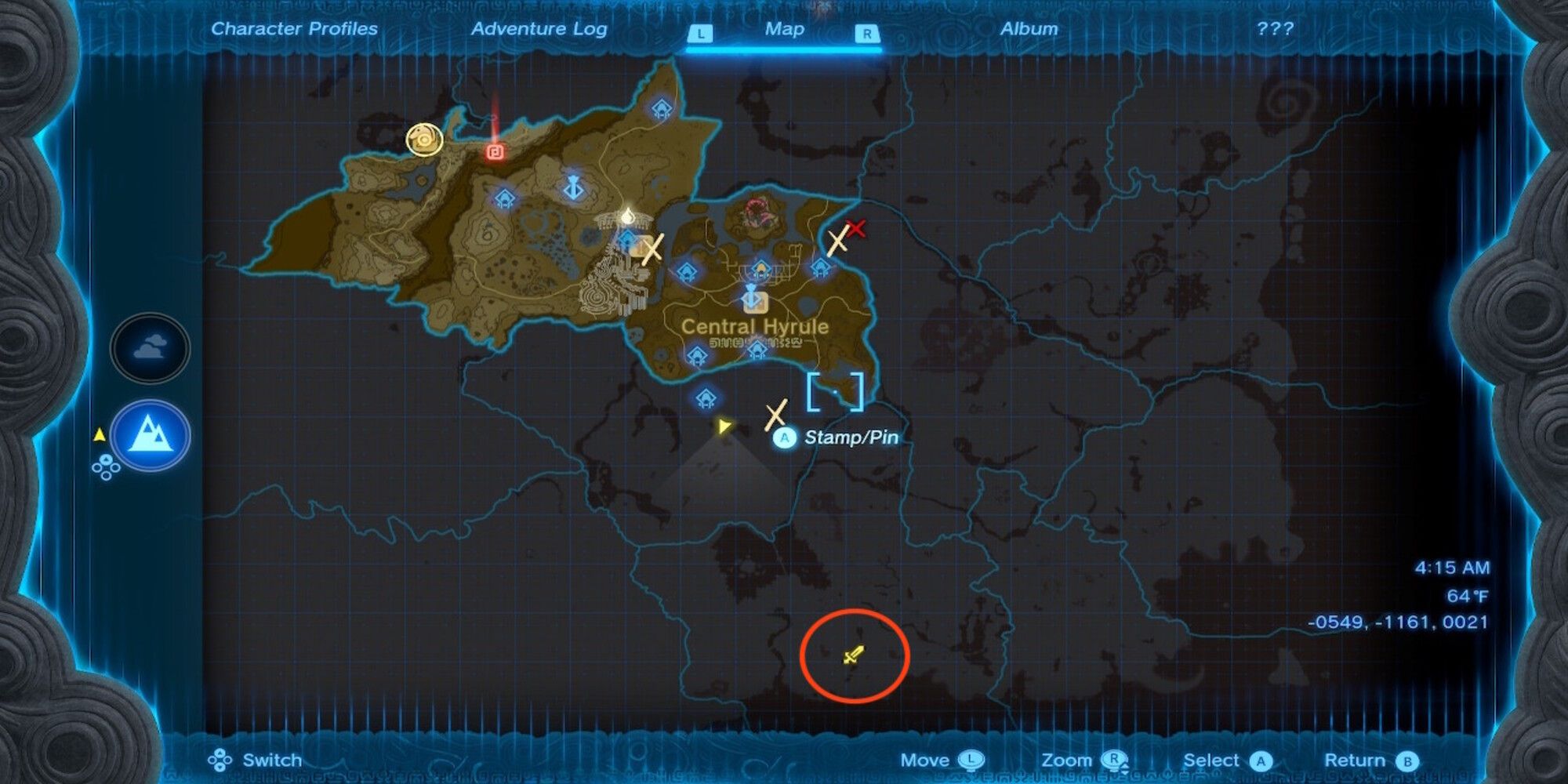The height and width of the screenshot is (784, 1568).
Task: Switch to the Adventure Log tab
Action: tap(539, 30)
